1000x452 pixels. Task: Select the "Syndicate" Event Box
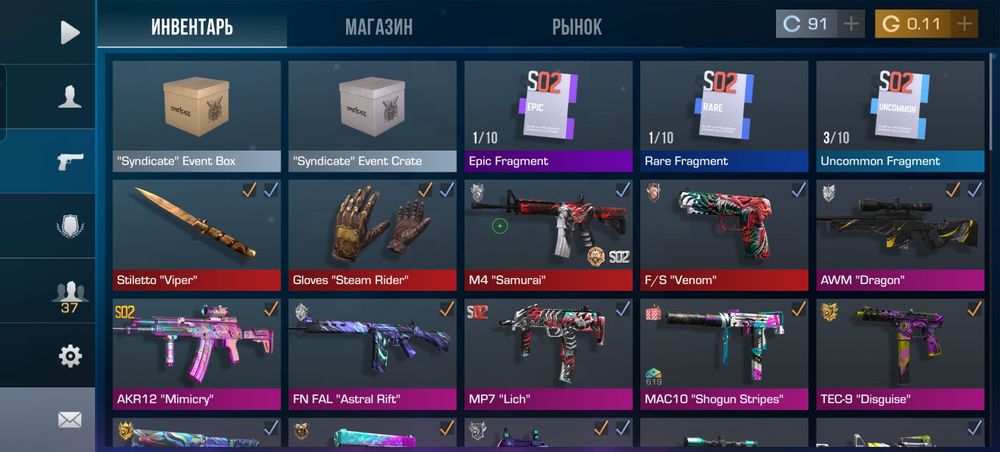point(197,116)
